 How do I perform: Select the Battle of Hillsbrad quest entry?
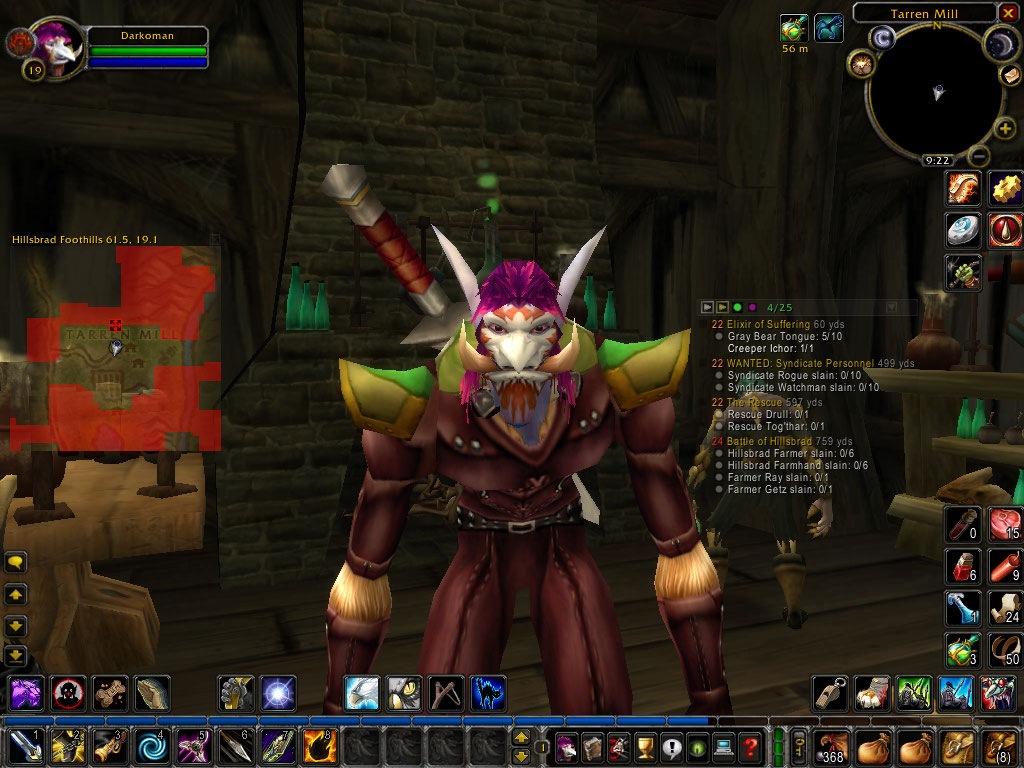pos(789,441)
